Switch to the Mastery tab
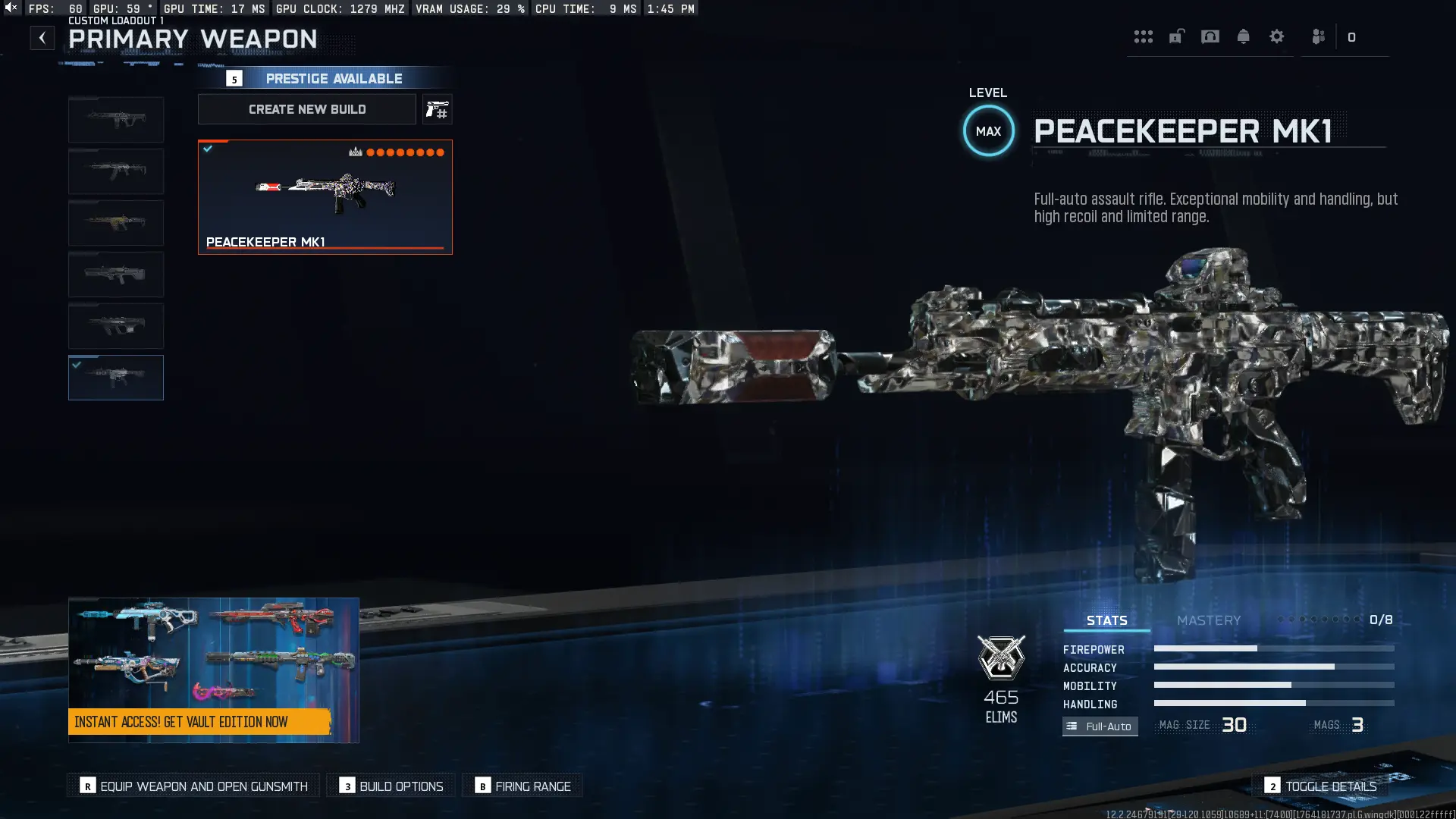 point(1209,620)
